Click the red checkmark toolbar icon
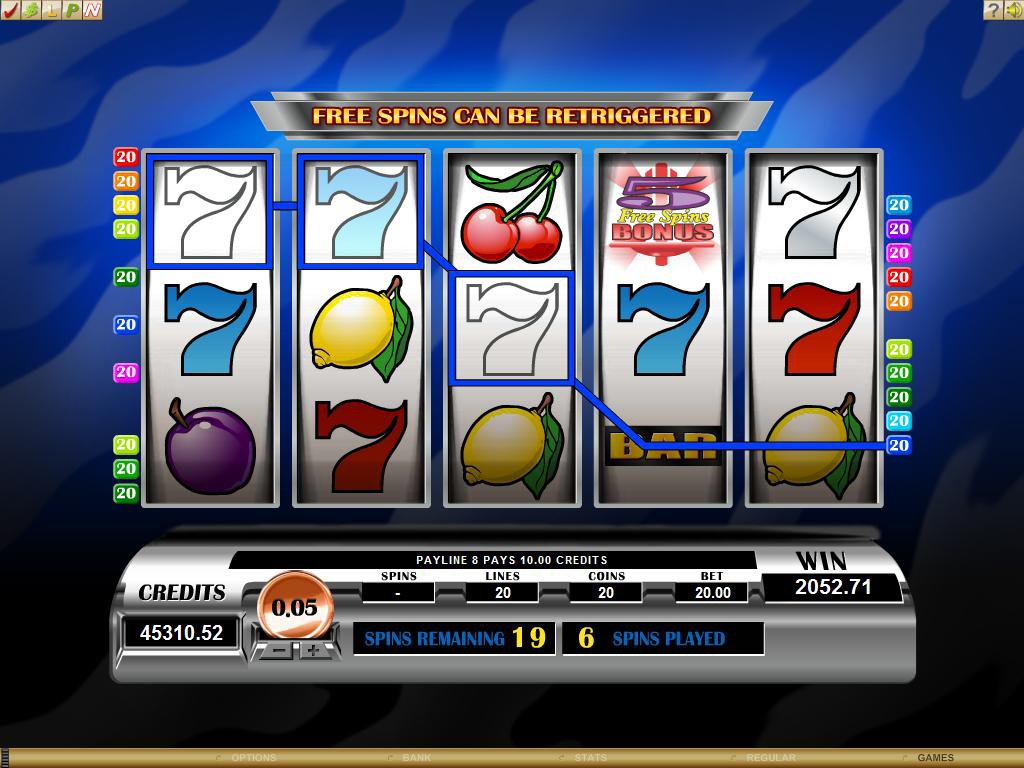1024x768 pixels. click(x=11, y=10)
